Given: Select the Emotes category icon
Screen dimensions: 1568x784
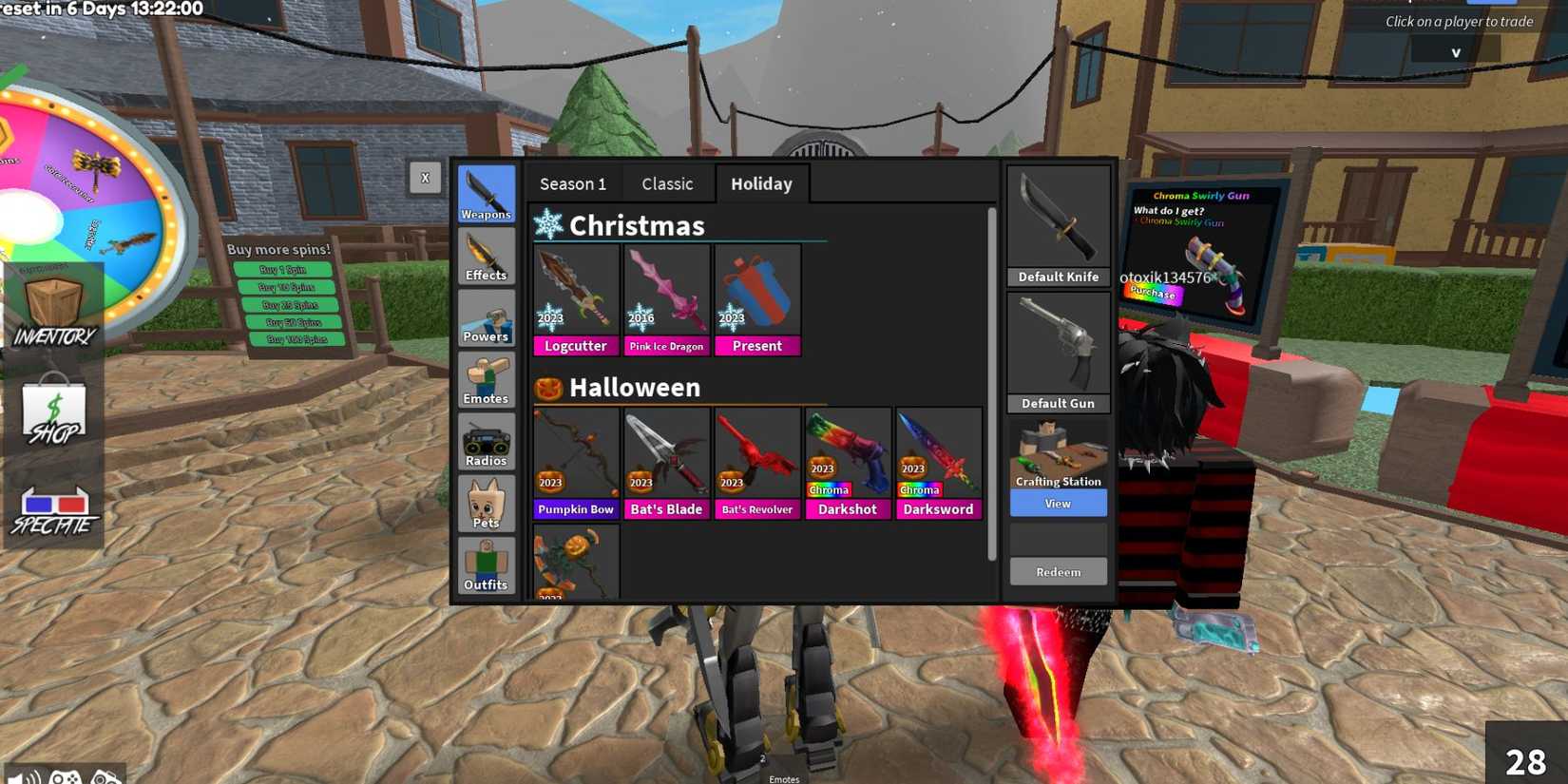Looking at the screenshot, I should click(486, 378).
